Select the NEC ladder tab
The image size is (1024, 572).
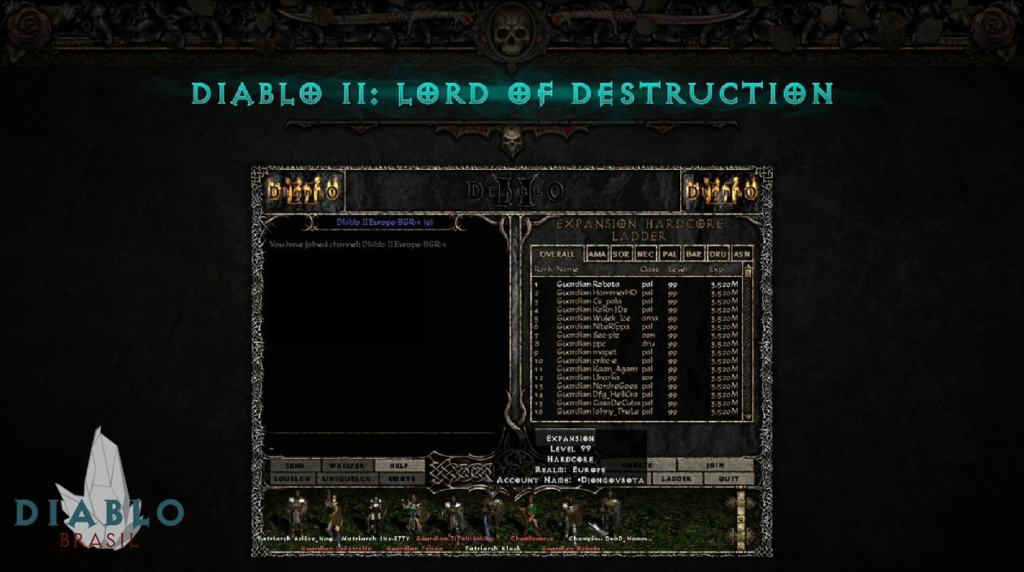point(646,254)
